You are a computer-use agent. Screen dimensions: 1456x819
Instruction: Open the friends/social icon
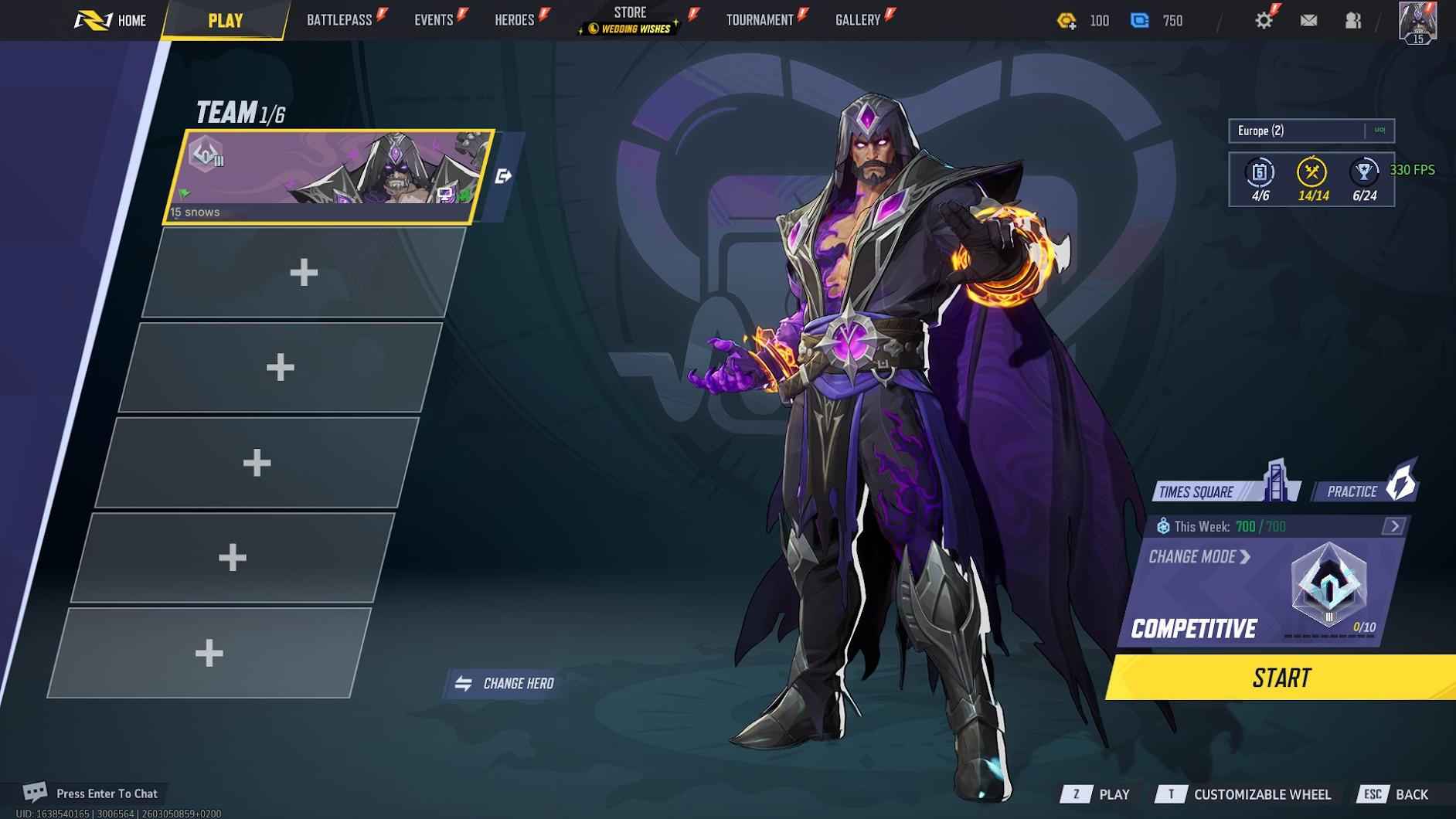tap(1352, 20)
